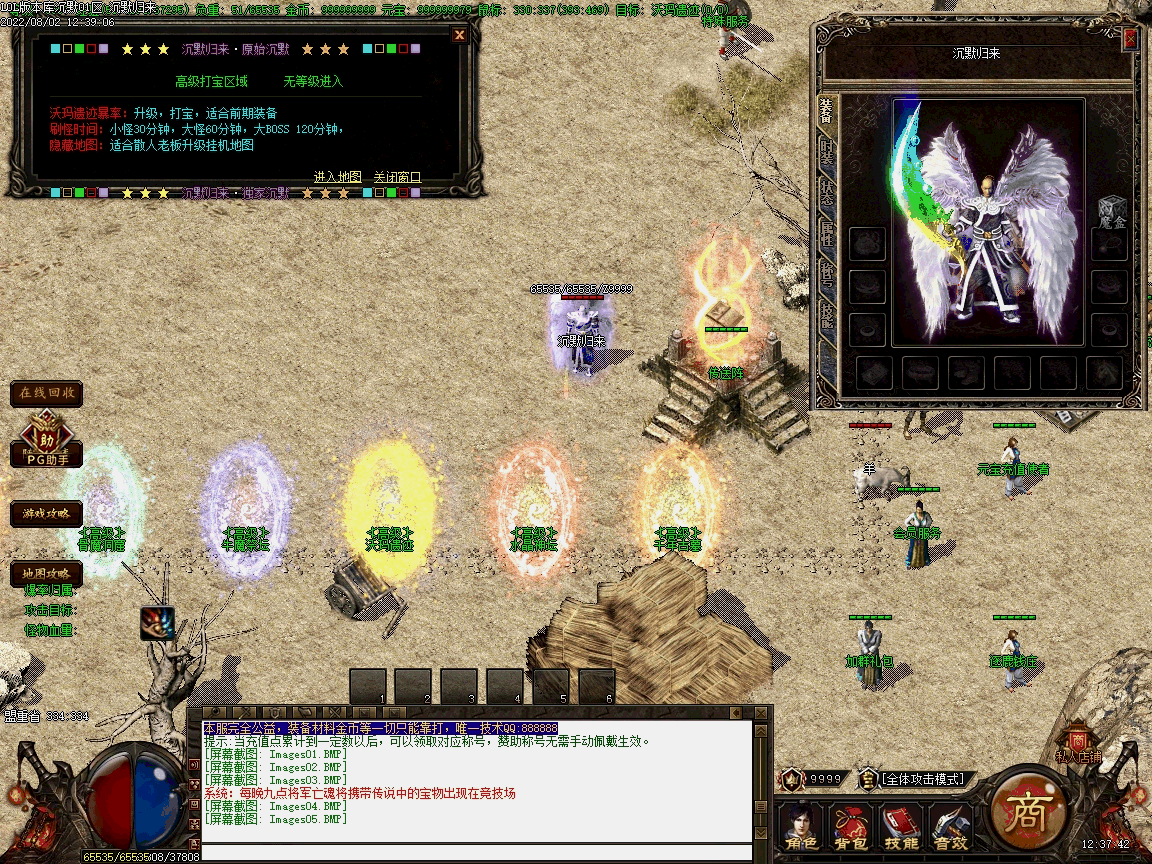This screenshot has width=1152, height=864.
Task: Open the round 商 shop button
Action: 1027,807
